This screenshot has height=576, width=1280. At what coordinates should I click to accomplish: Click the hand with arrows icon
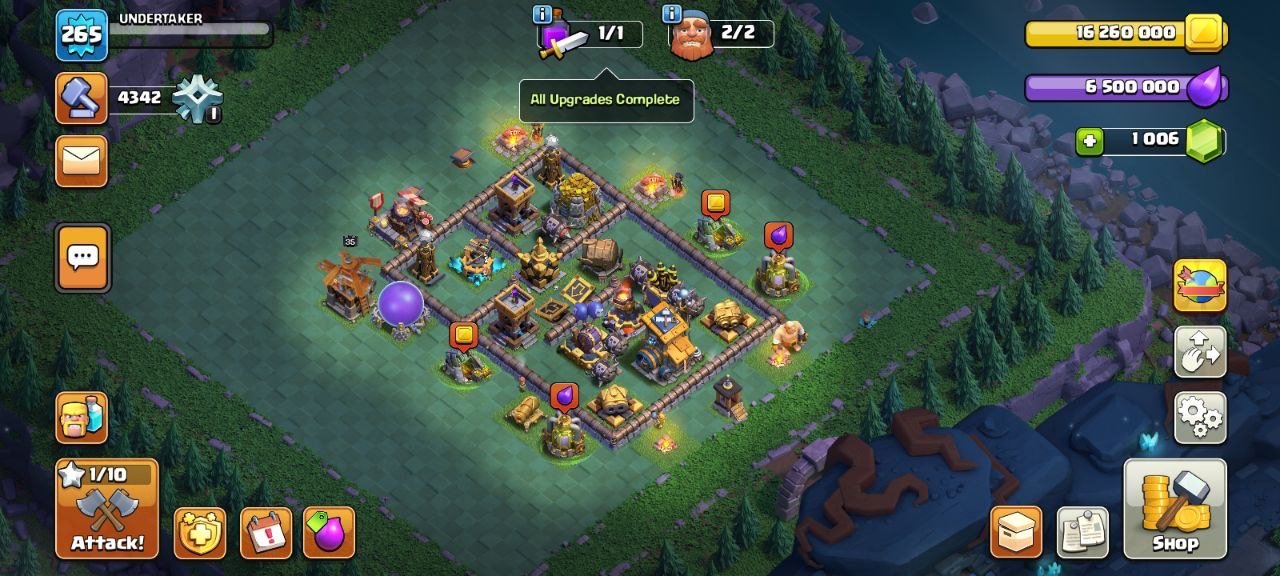[1200, 352]
